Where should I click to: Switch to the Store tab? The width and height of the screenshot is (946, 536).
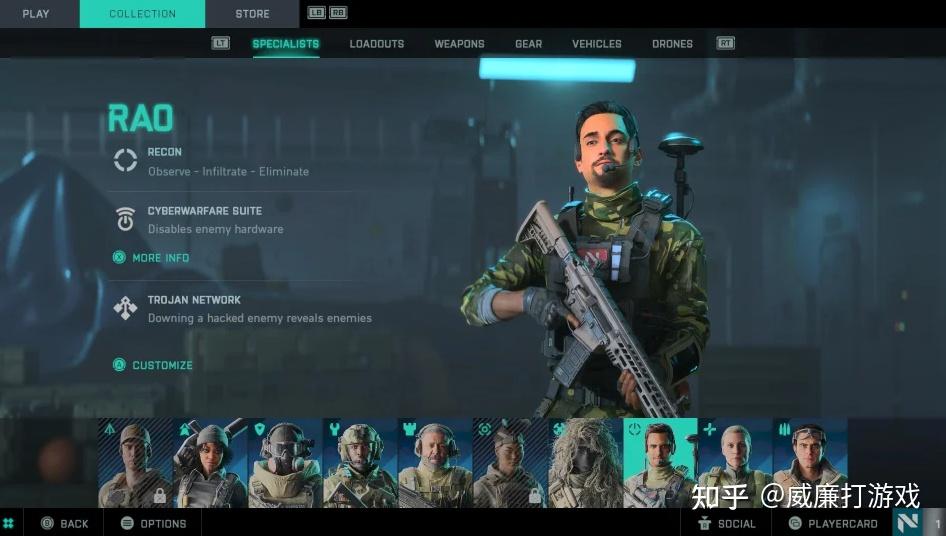(x=252, y=14)
